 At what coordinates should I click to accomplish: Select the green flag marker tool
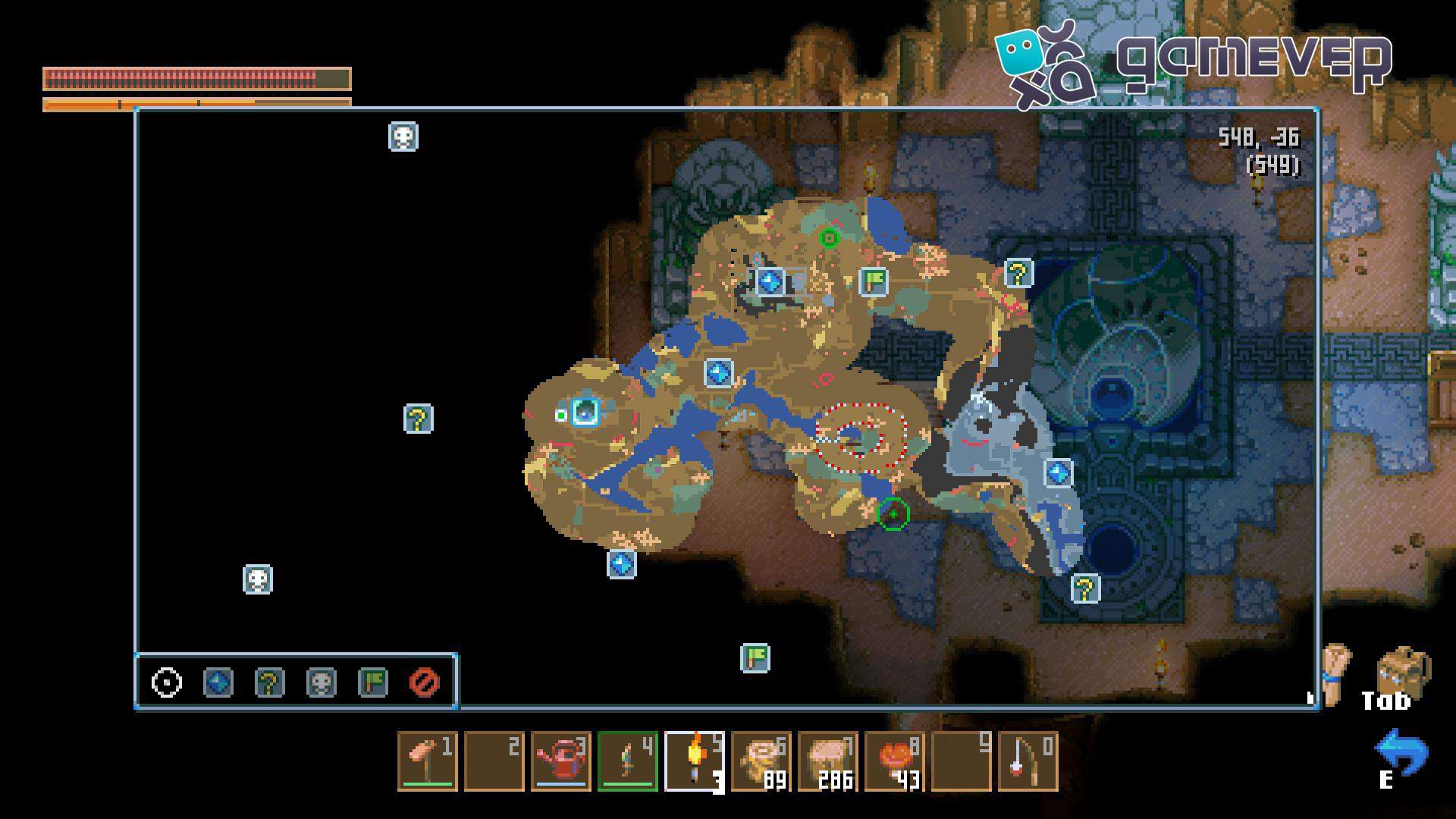point(373,682)
